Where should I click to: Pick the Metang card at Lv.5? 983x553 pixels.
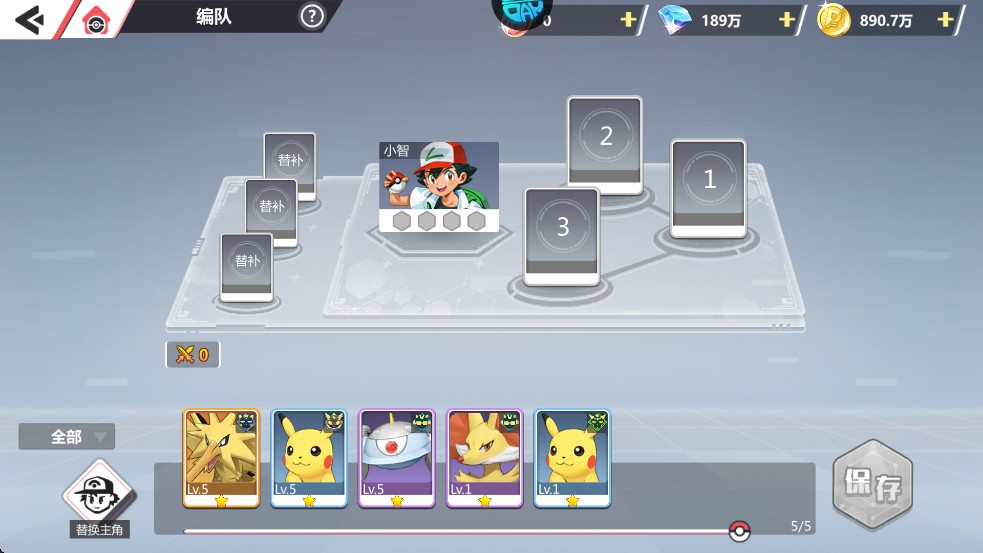pyautogui.click(x=397, y=457)
